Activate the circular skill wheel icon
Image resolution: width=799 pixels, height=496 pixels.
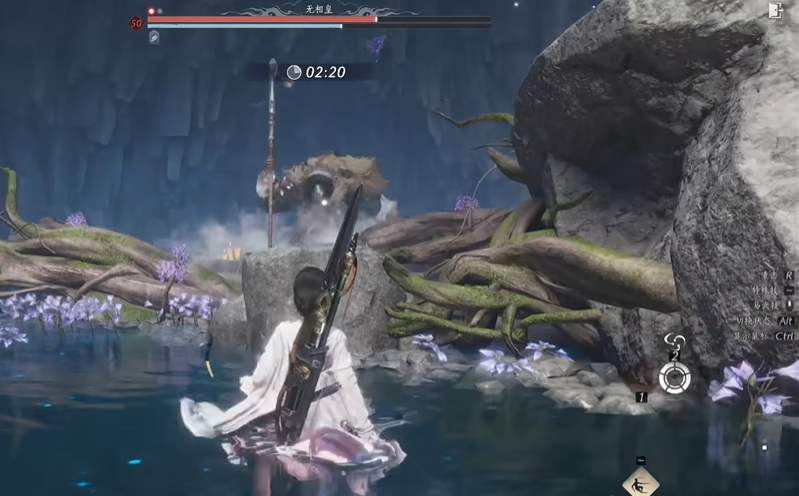674,377
